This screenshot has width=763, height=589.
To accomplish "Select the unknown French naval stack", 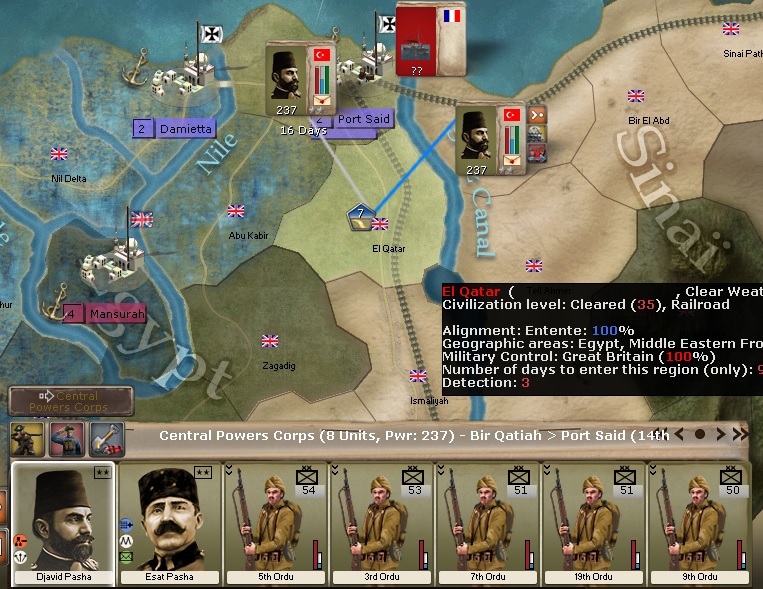I will 431,39.
